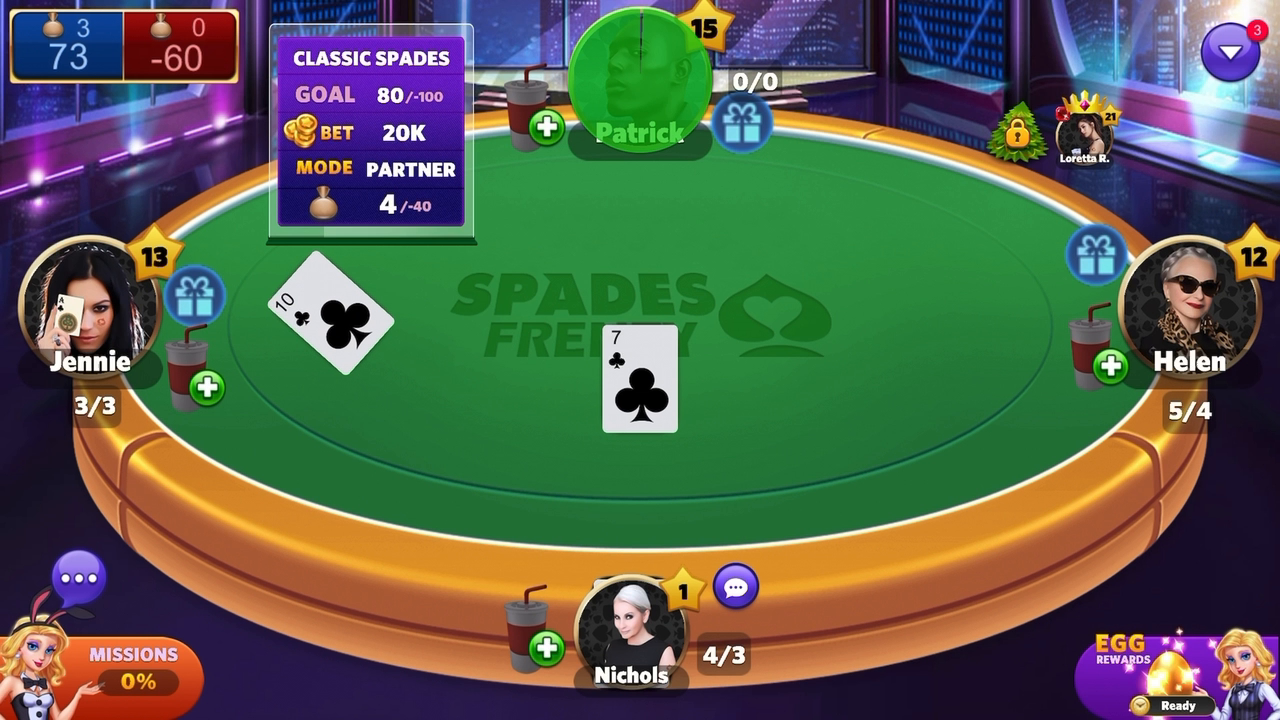Expand the purple arrow menu top-right

pos(1231,50)
